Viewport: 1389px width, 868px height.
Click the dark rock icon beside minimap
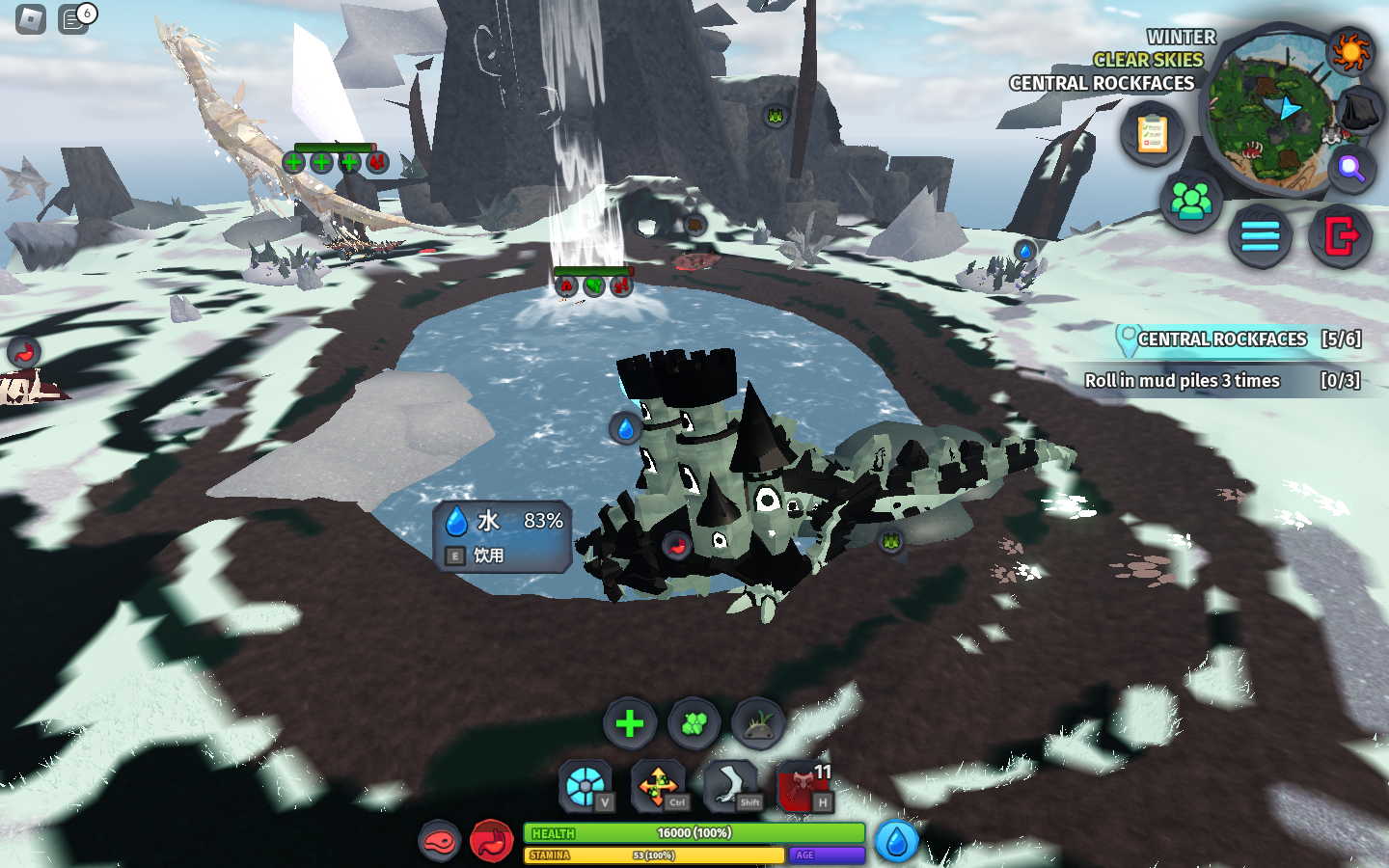1360,110
